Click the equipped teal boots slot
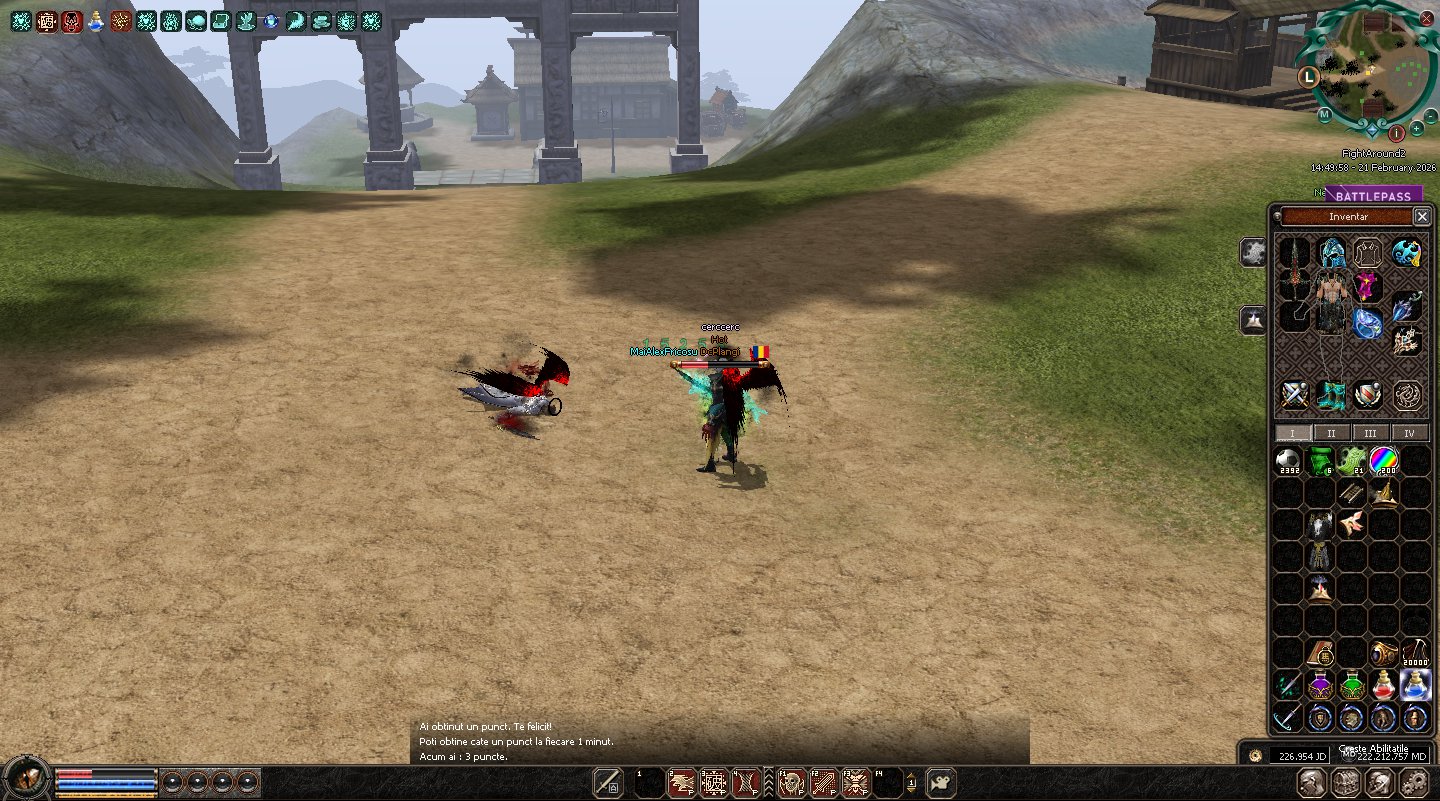This screenshot has height=801, width=1440. click(x=1331, y=395)
